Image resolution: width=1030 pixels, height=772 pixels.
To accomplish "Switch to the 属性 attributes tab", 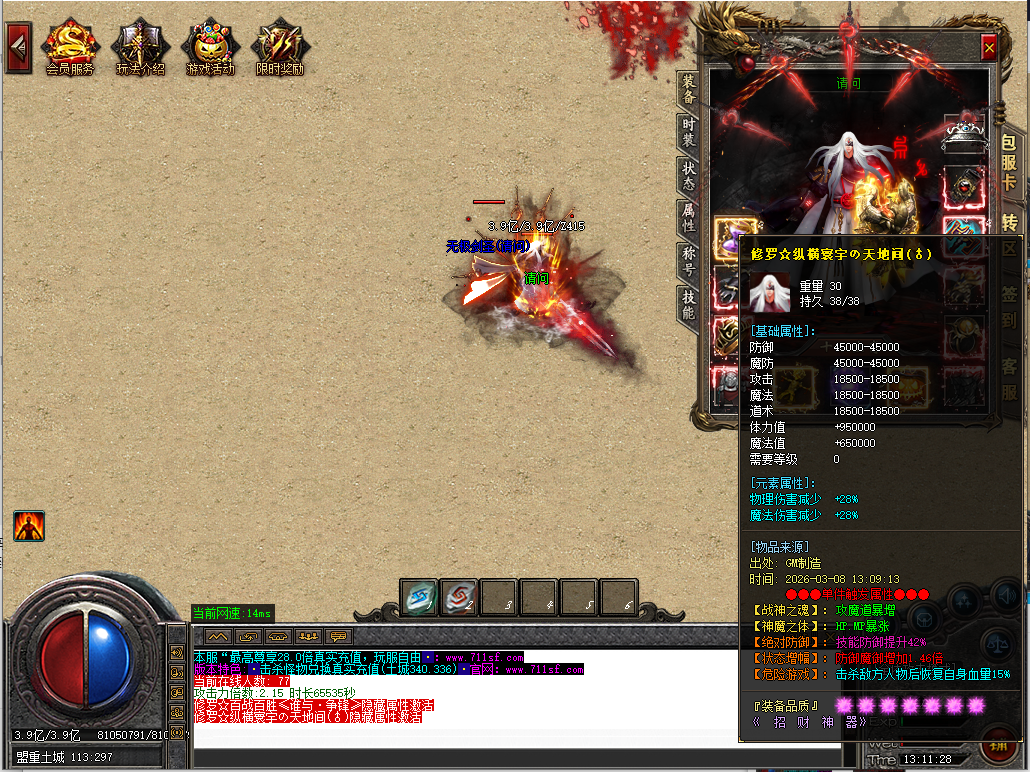I will (x=688, y=219).
